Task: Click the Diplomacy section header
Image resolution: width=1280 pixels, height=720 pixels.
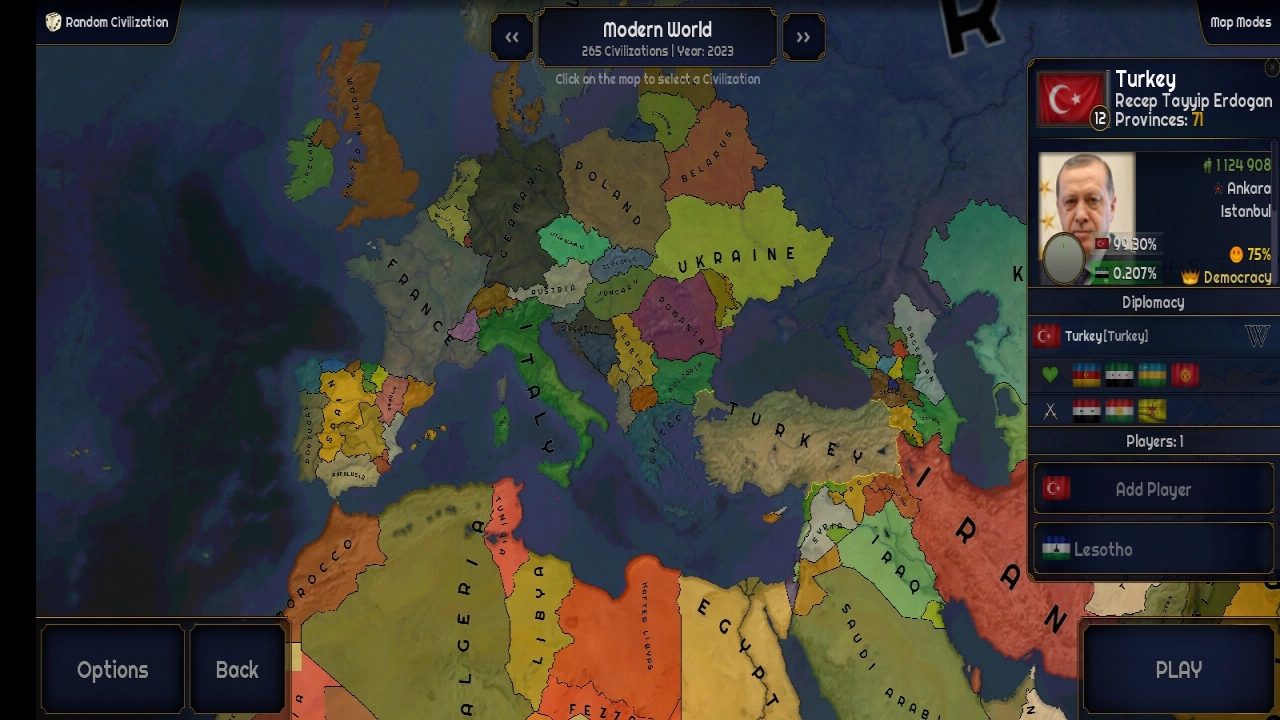Action: tap(1153, 302)
